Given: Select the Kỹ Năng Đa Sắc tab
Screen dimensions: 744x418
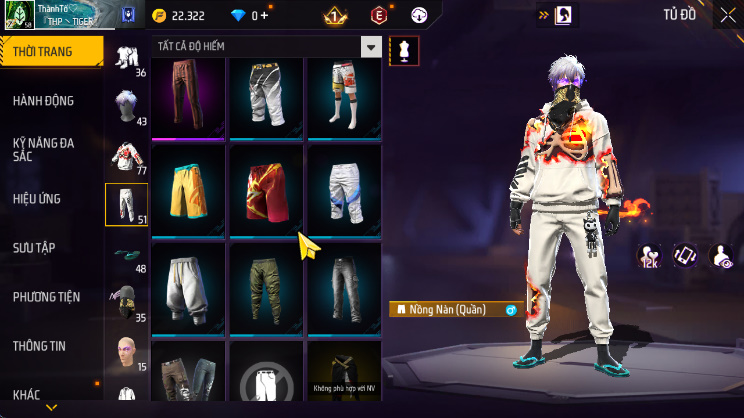Looking at the screenshot, I should pos(44,150).
